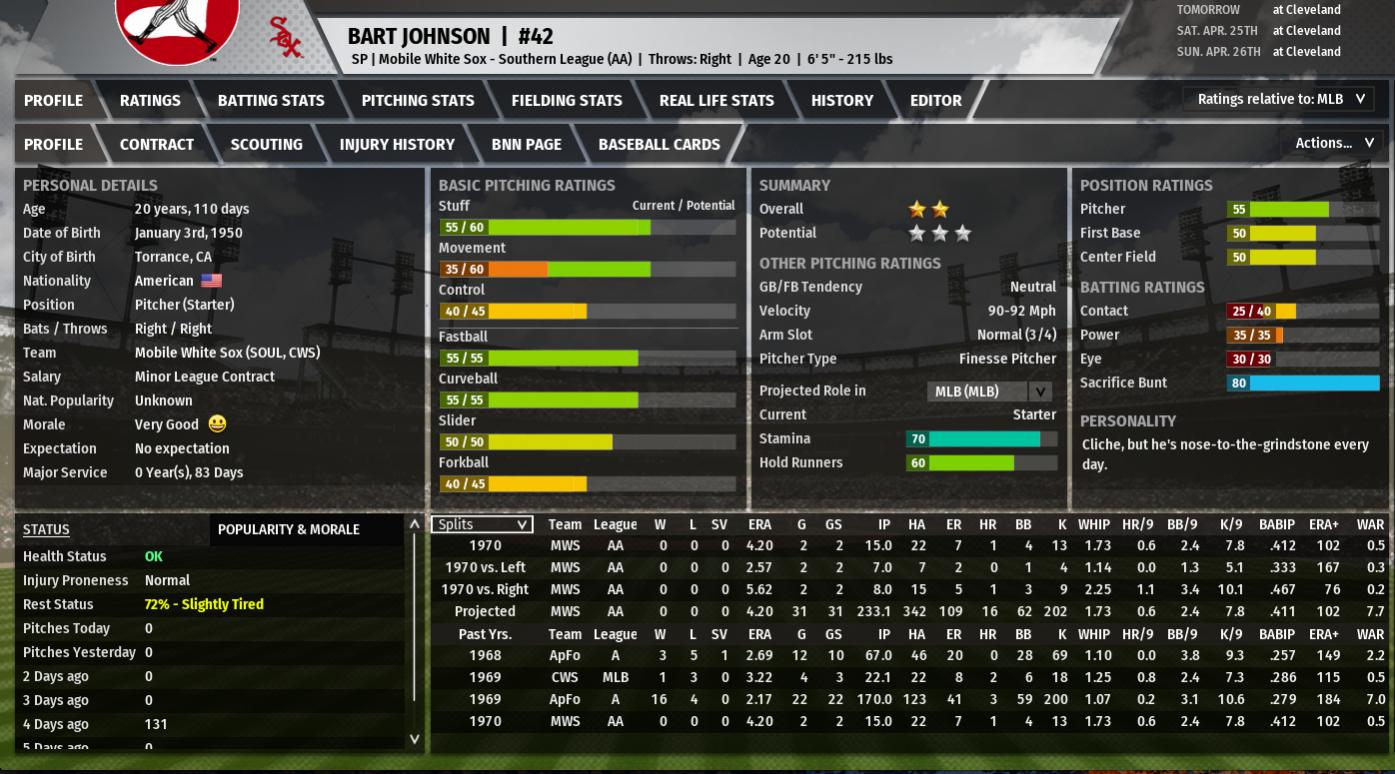This screenshot has width=1395, height=774.
Task: Switch to the Editor tab
Action: tap(935, 100)
